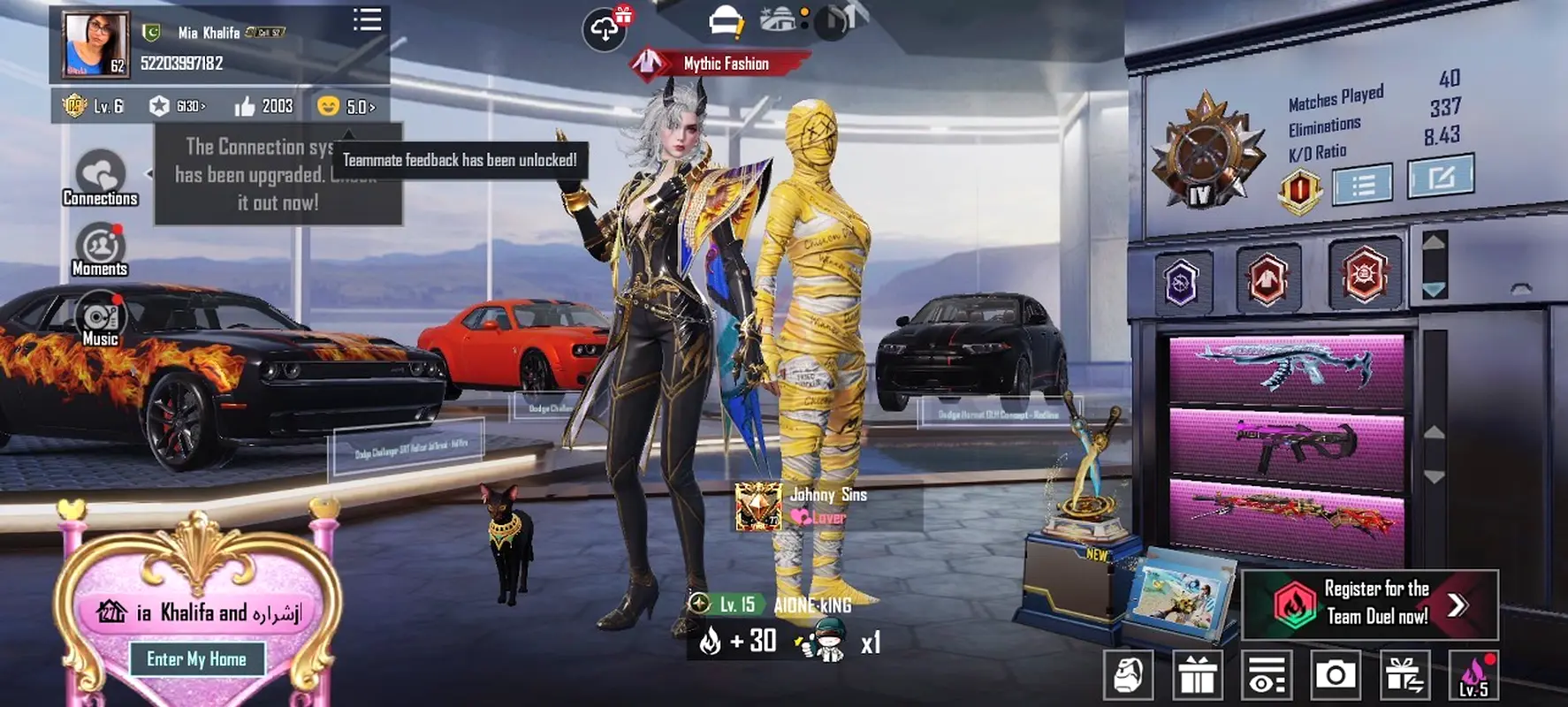Click Mia Khalifa's profile avatar
1568x707 pixels.
95,44
